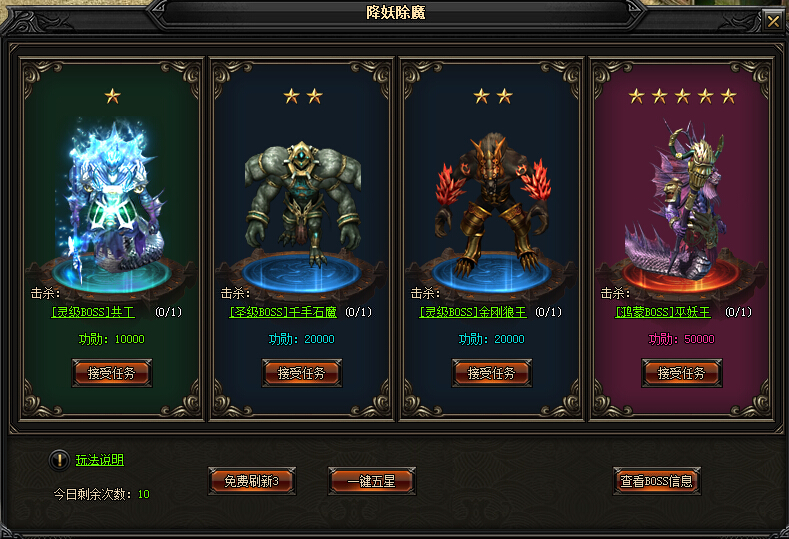This screenshot has height=539, width=789.
Task: Accept the 金刚狼王 boss task
Action: pyautogui.click(x=492, y=373)
